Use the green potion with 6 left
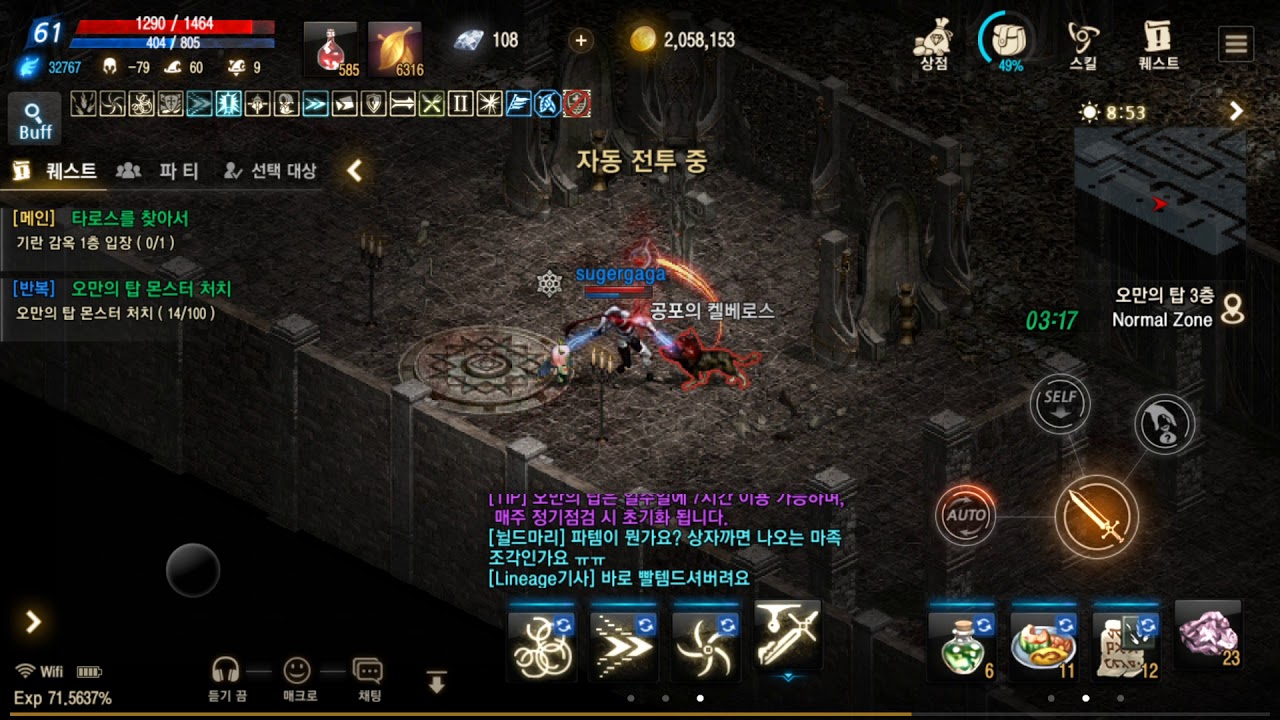1280x720 pixels. coord(959,641)
